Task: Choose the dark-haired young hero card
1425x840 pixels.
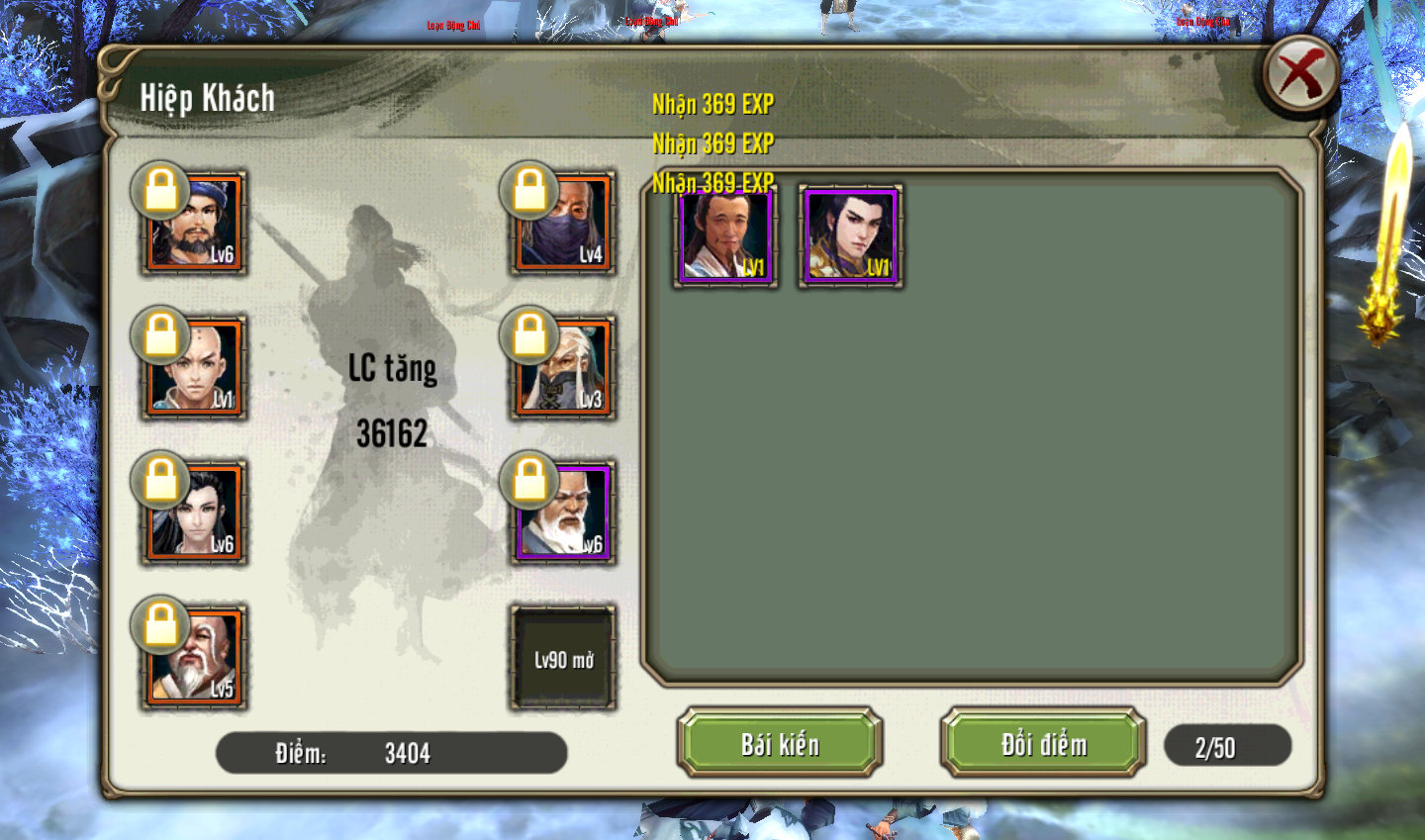Action: tap(851, 236)
